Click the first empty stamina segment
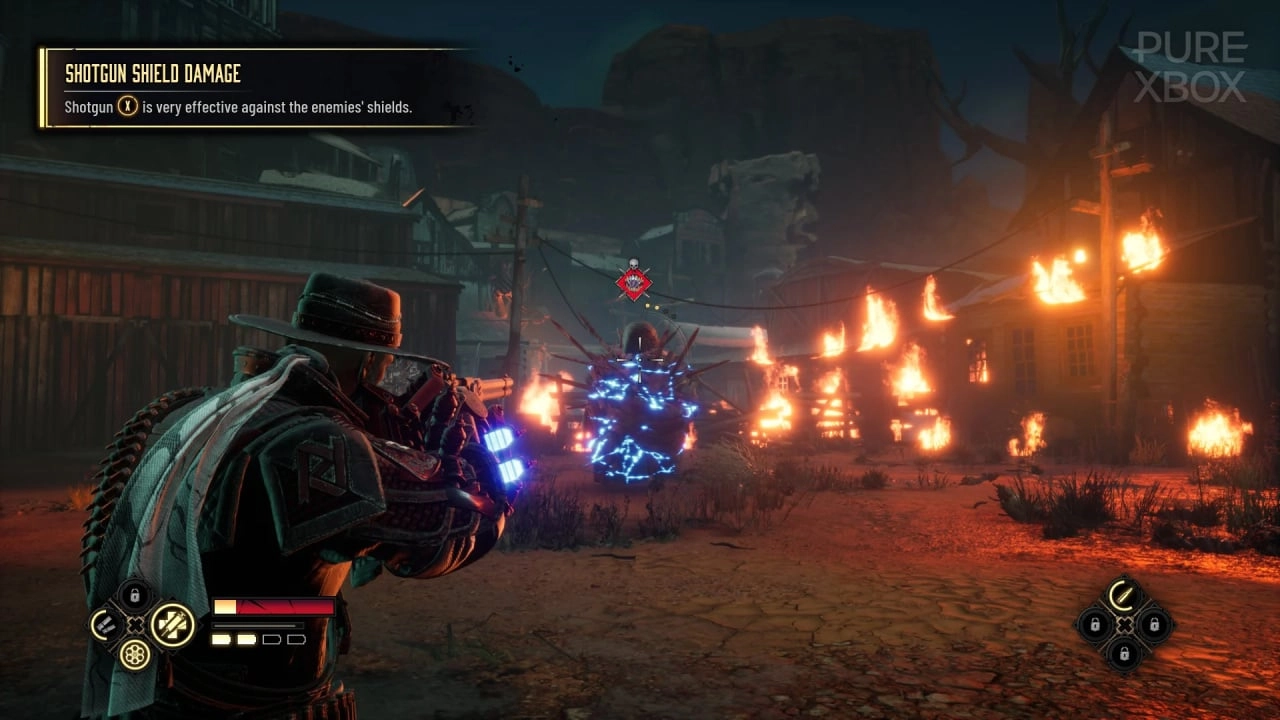The width and height of the screenshot is (1280, 720). pos(272,640)
